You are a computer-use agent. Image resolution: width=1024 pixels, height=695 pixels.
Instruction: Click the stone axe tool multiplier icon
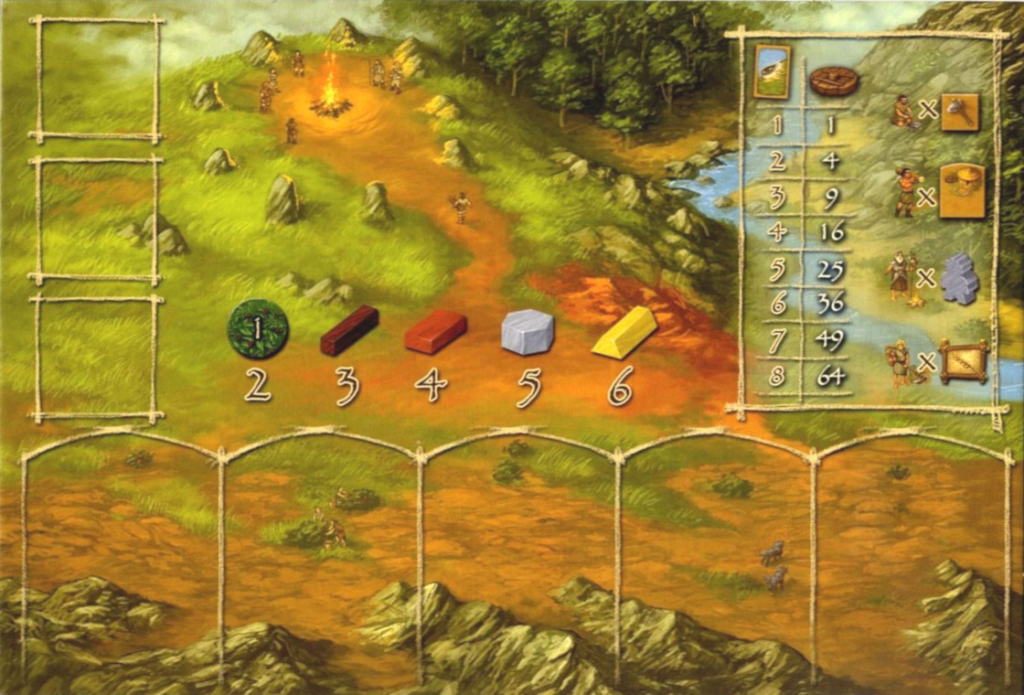960,112
